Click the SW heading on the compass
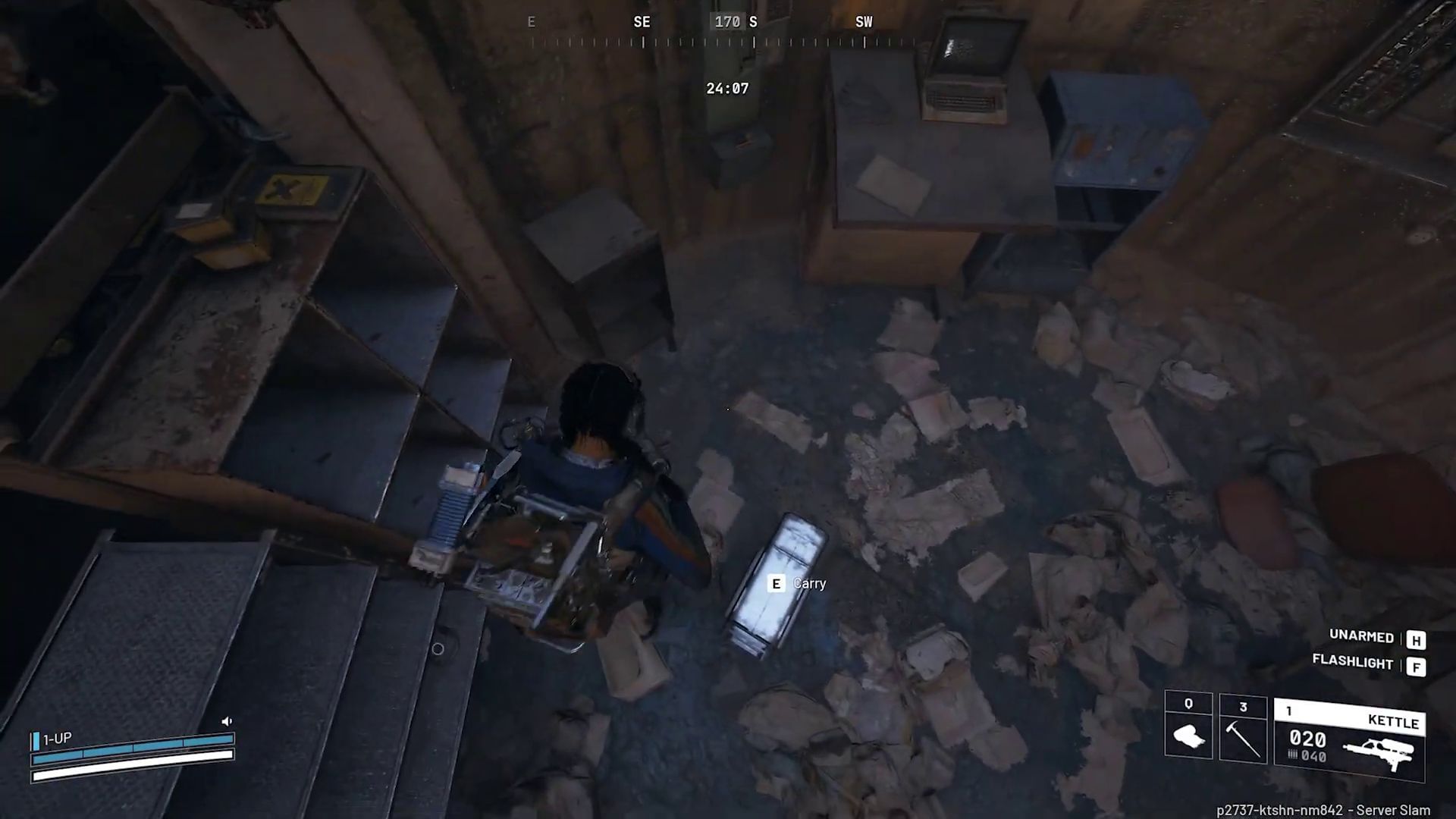The image size is (1456, 819). 864,22
